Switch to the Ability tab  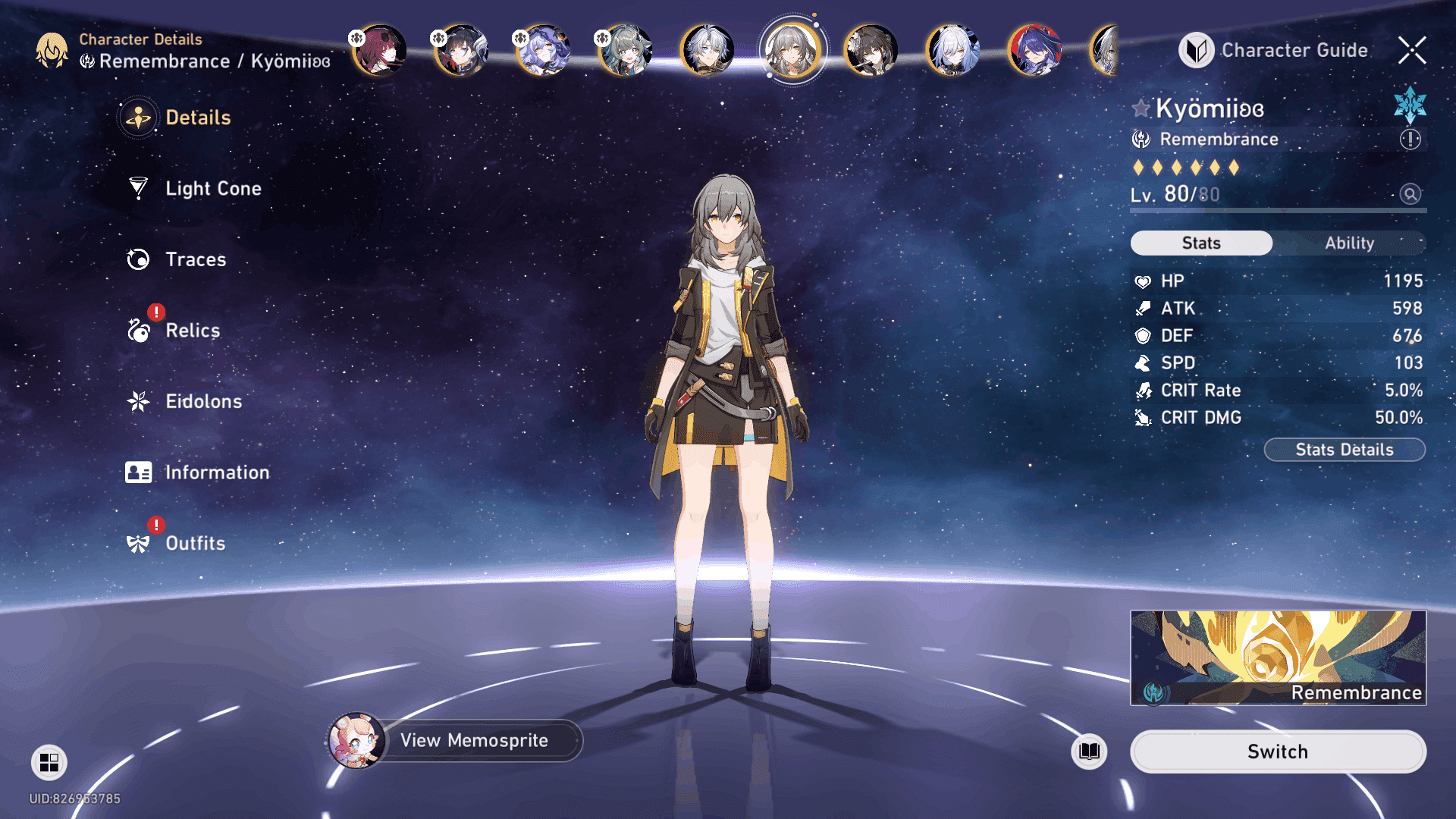pos(1349,243)
